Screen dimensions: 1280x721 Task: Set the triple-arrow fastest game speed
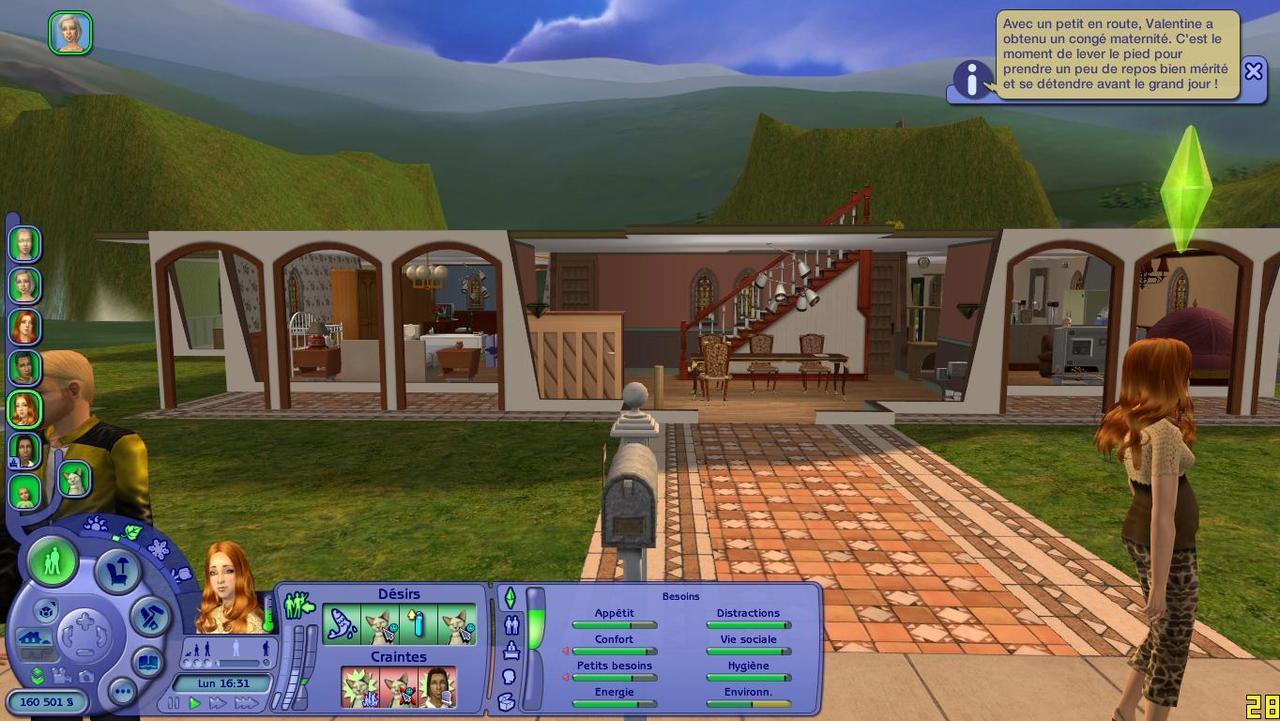click(246, 704)
